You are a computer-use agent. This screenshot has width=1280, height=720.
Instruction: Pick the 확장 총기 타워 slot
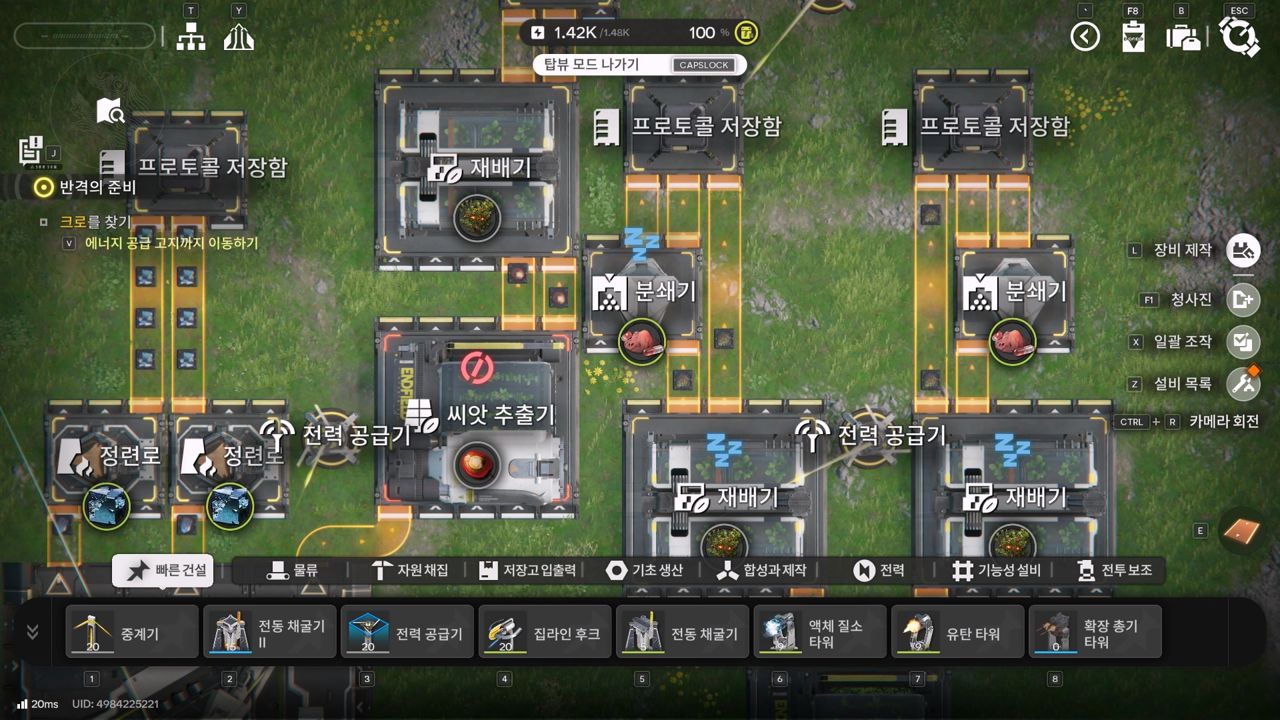tap(1095, 632)
